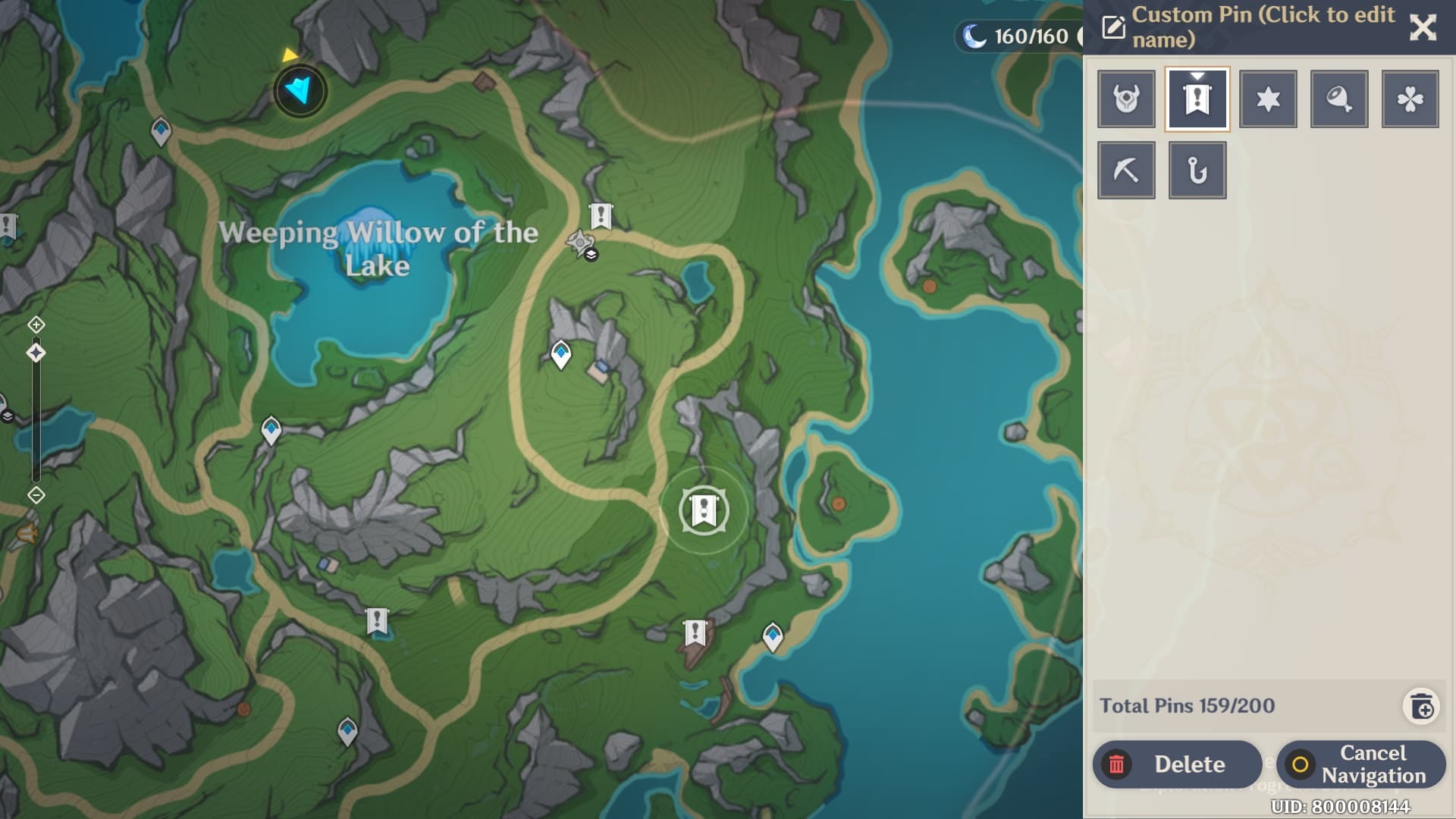Choose the meat drumstick pin icon
The image size is (1456, 819).
pyautogui.click(x=1339, y=99)
